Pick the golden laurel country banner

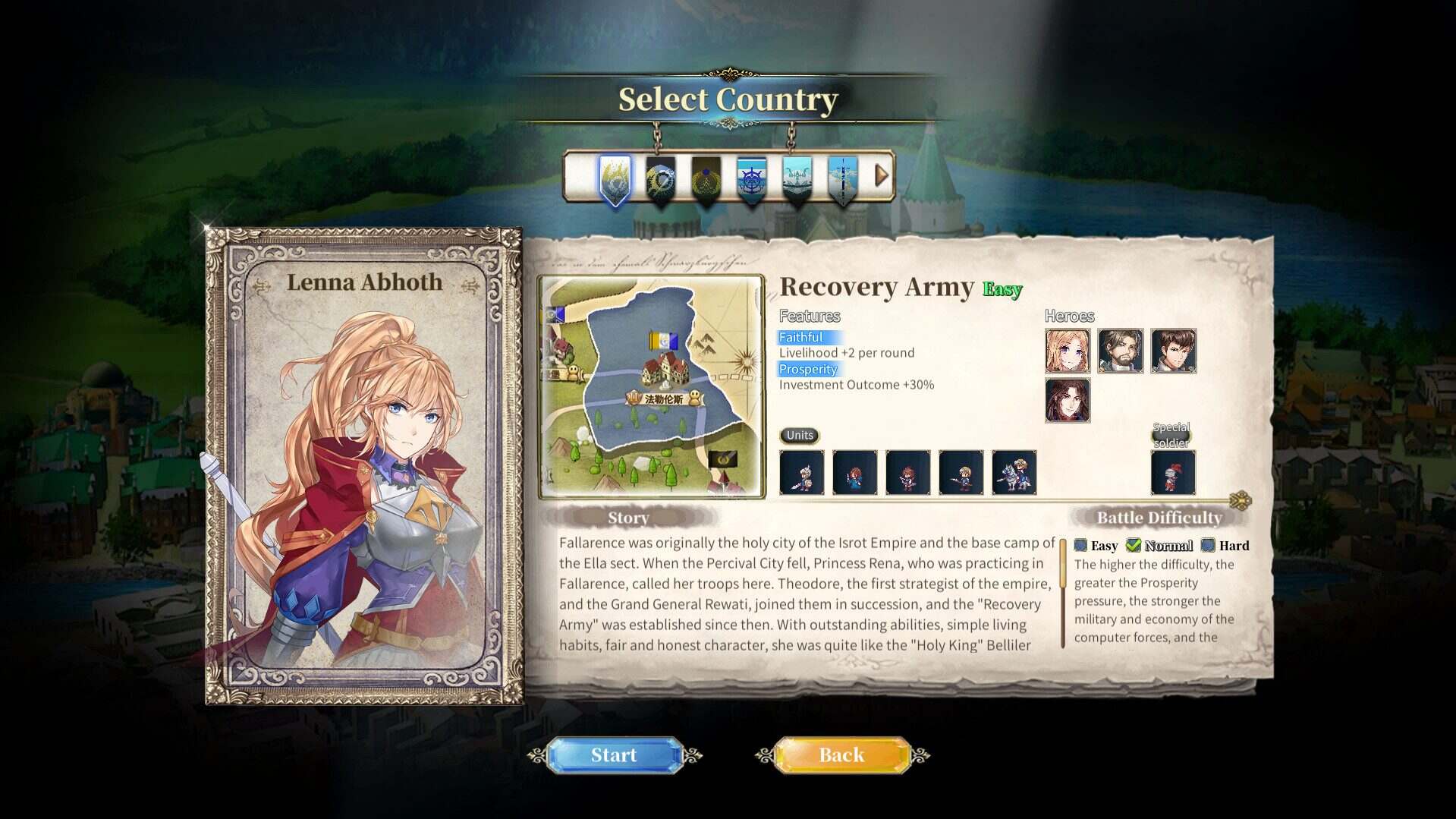click(x=706, y=180)
